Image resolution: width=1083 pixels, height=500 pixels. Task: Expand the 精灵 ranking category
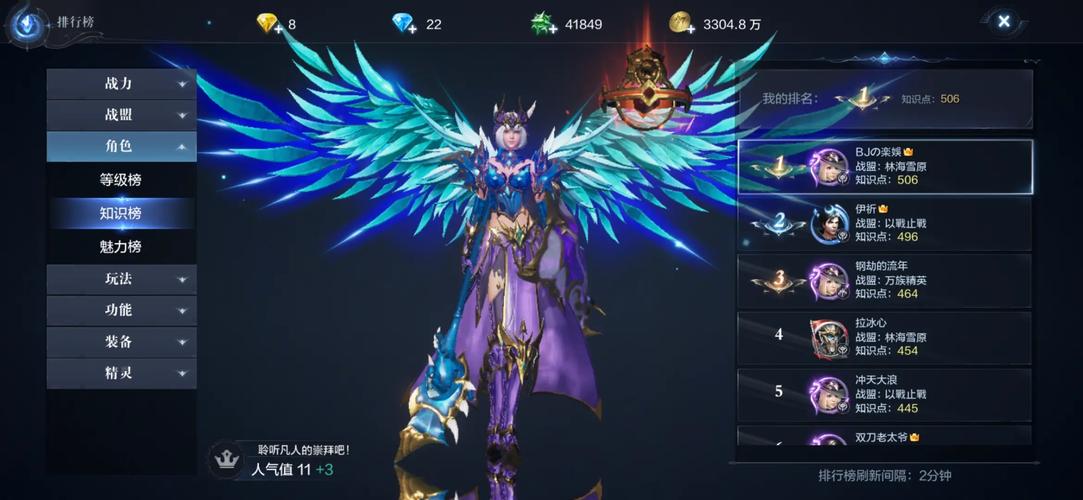(x=121, y=373)
